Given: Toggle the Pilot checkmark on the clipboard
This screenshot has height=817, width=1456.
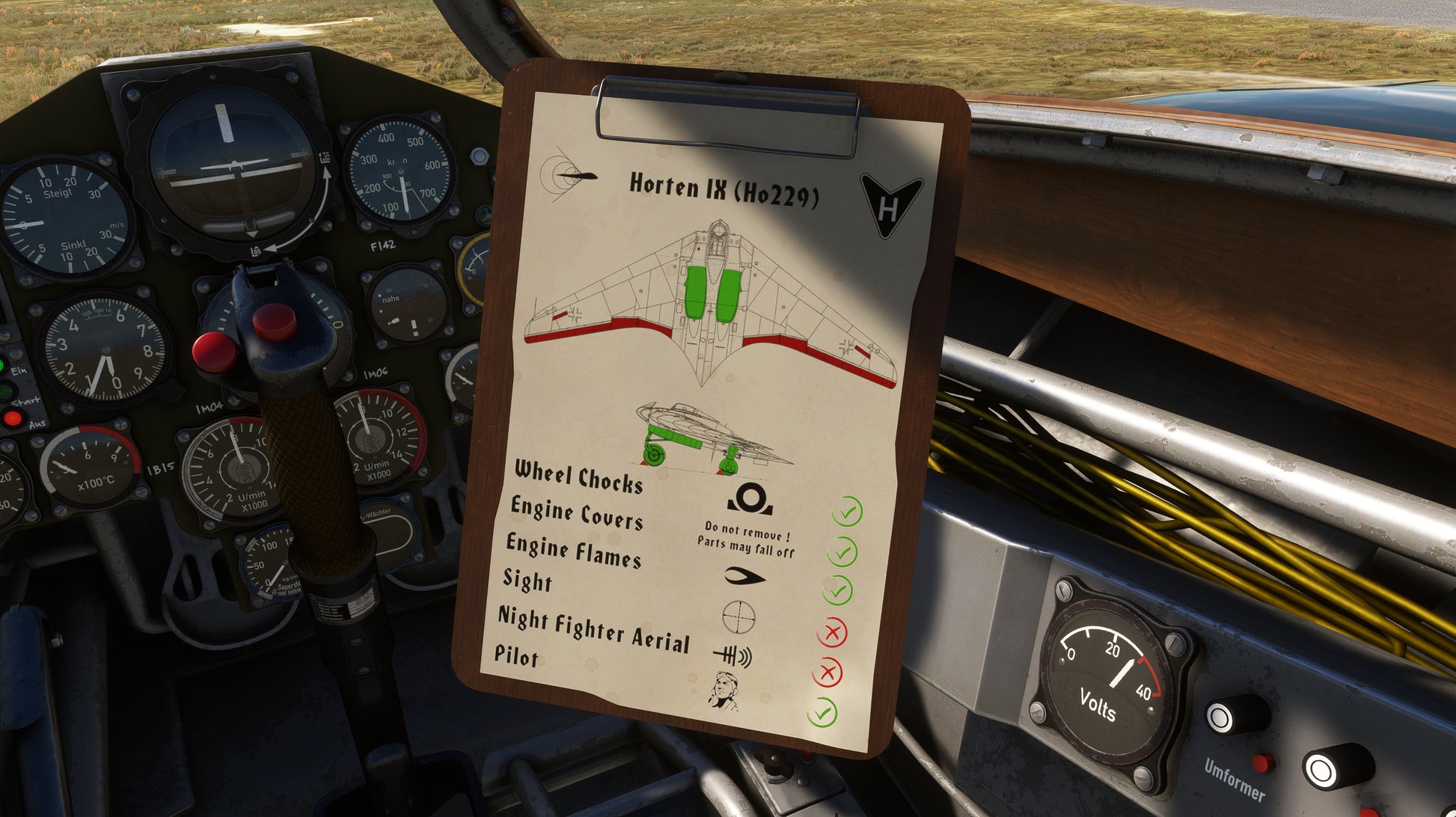Looking at the screenshot, I should pyautogui.click(x=822, y=712).
